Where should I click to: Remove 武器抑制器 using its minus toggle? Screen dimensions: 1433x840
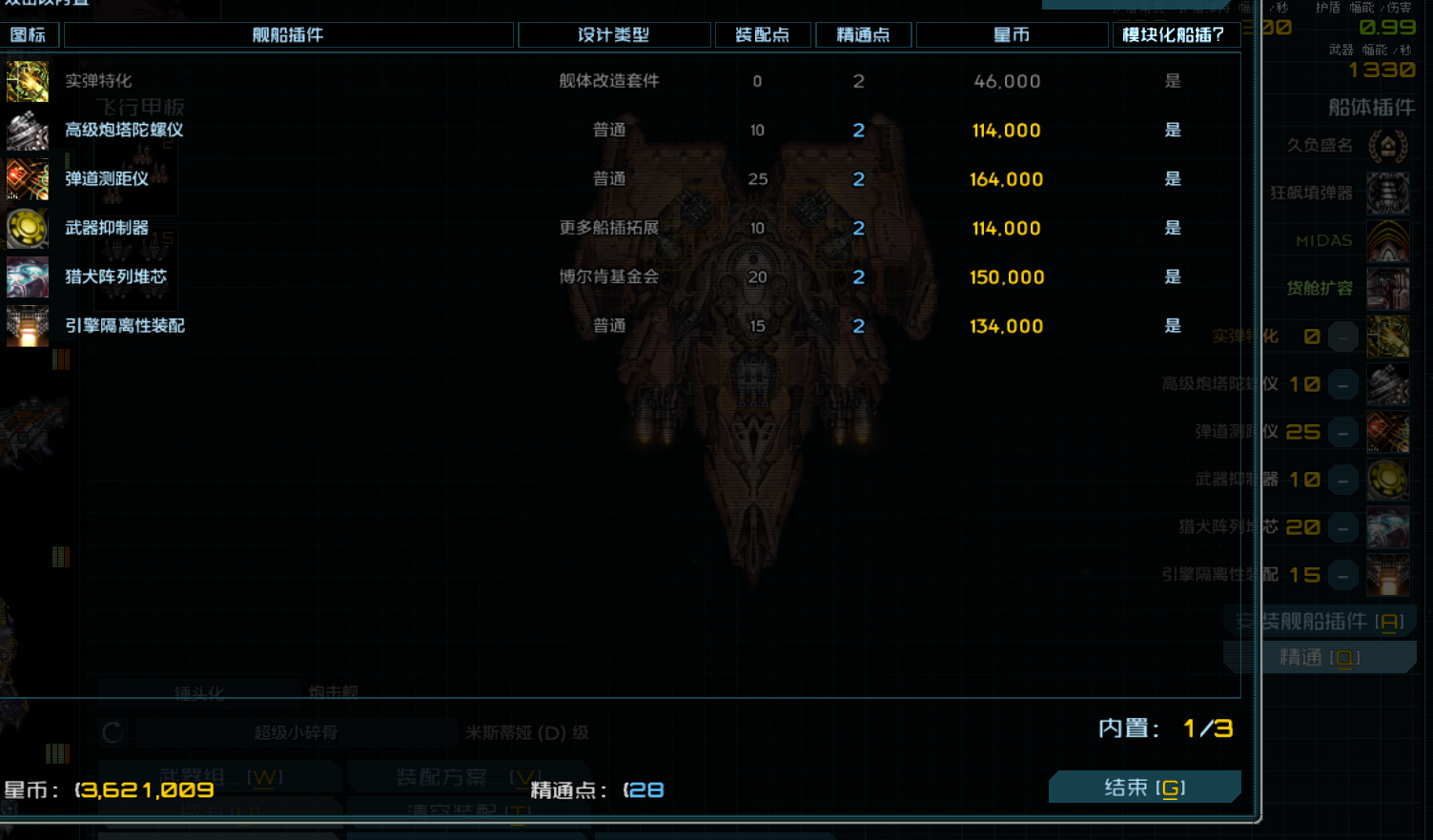1342,480
